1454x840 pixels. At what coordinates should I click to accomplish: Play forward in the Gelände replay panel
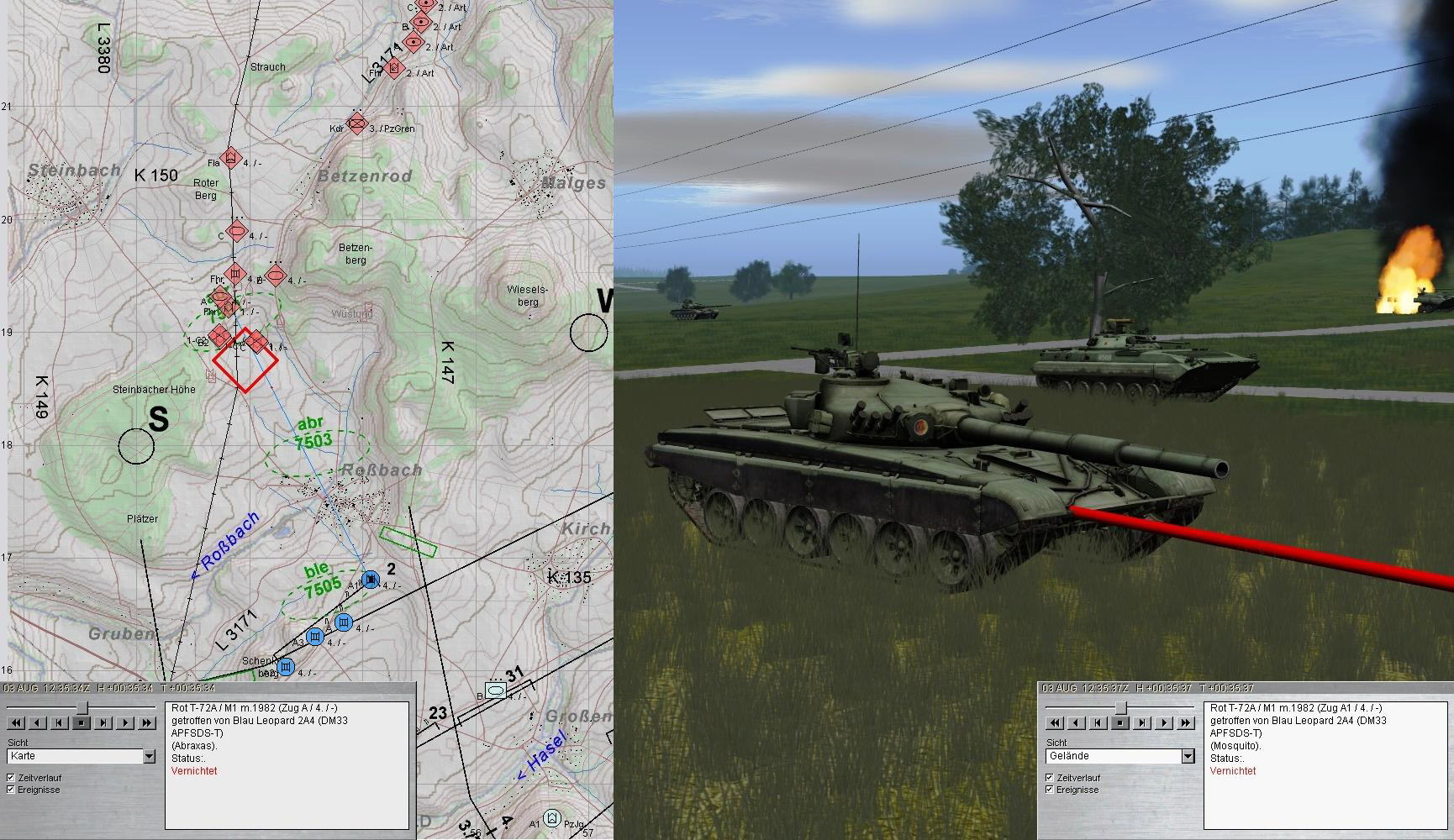coord(1164,722)
